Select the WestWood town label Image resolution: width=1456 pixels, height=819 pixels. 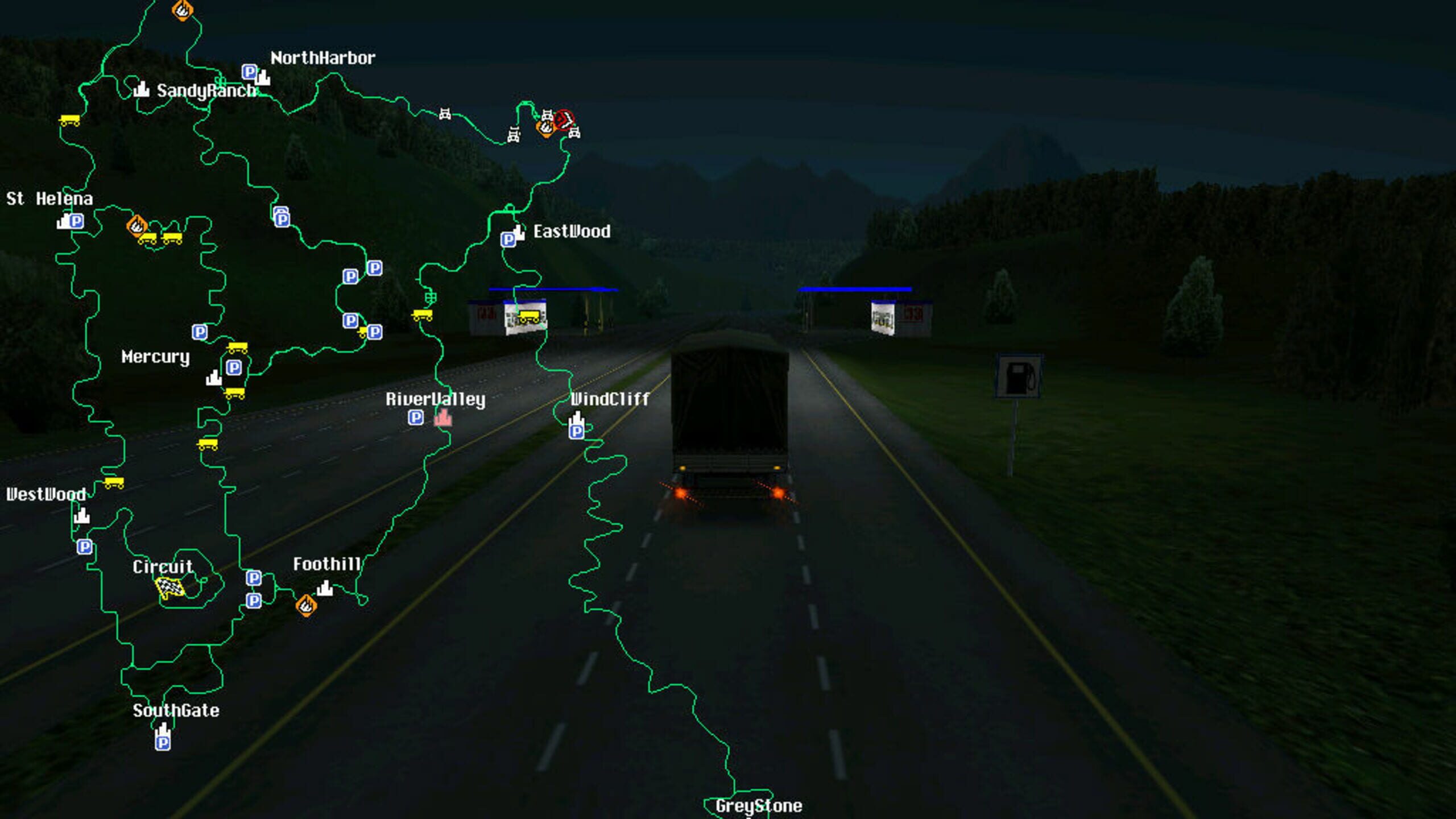tap(45, 494)
